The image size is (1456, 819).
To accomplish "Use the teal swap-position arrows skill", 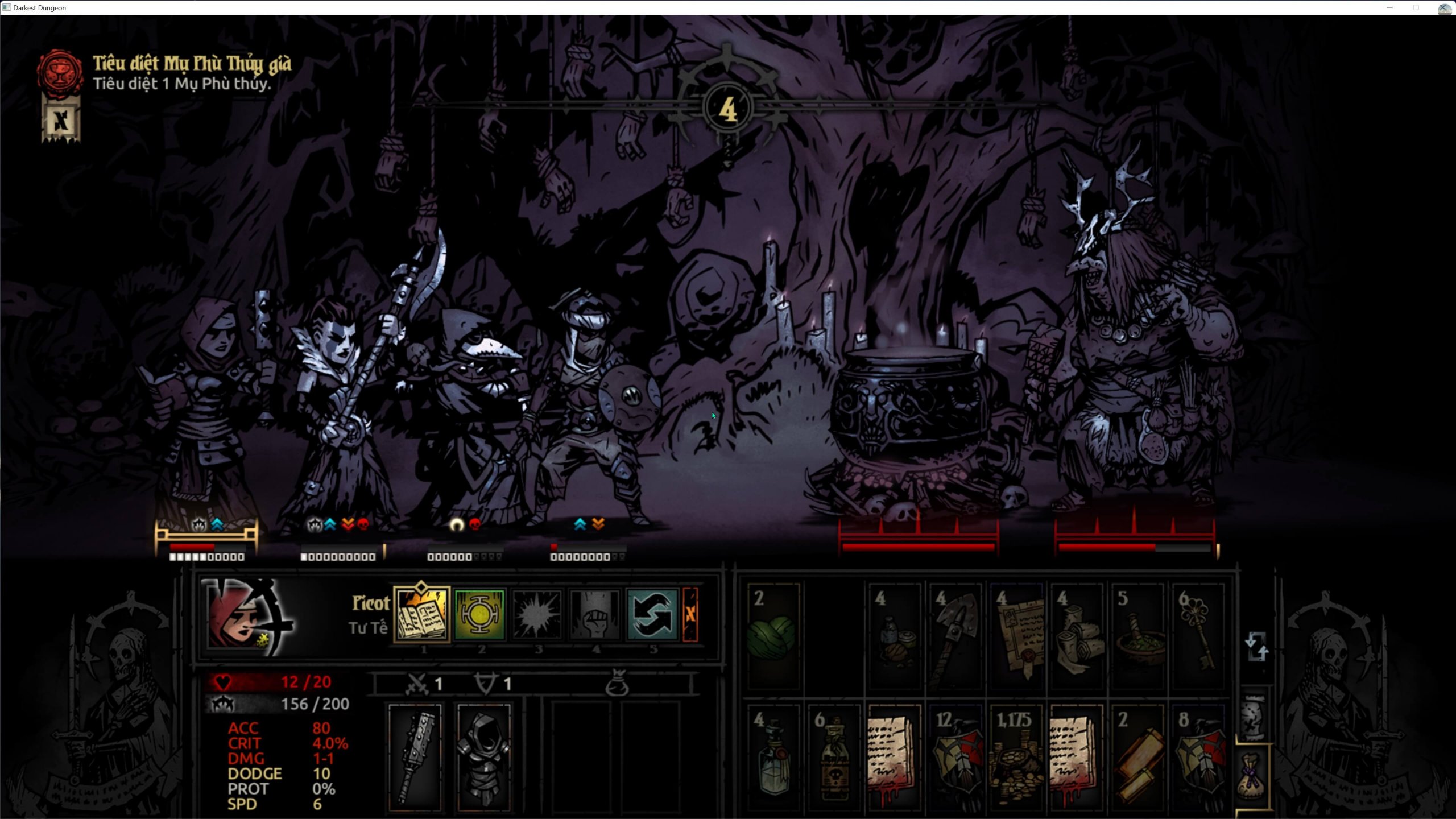I will point(652,615).
